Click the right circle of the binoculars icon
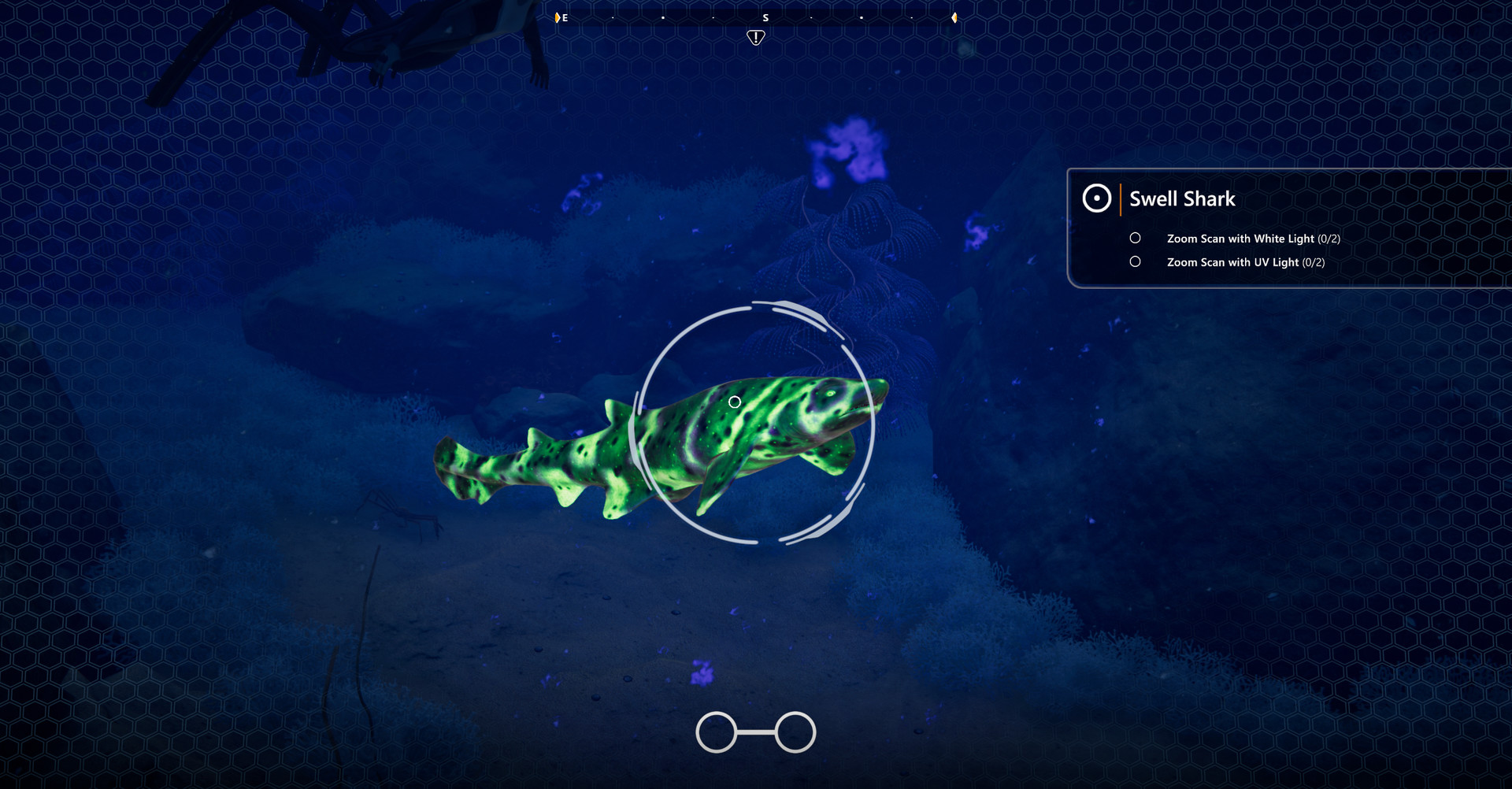The width and height of the screenshot is (1512, 789). (x=795, y=731)
